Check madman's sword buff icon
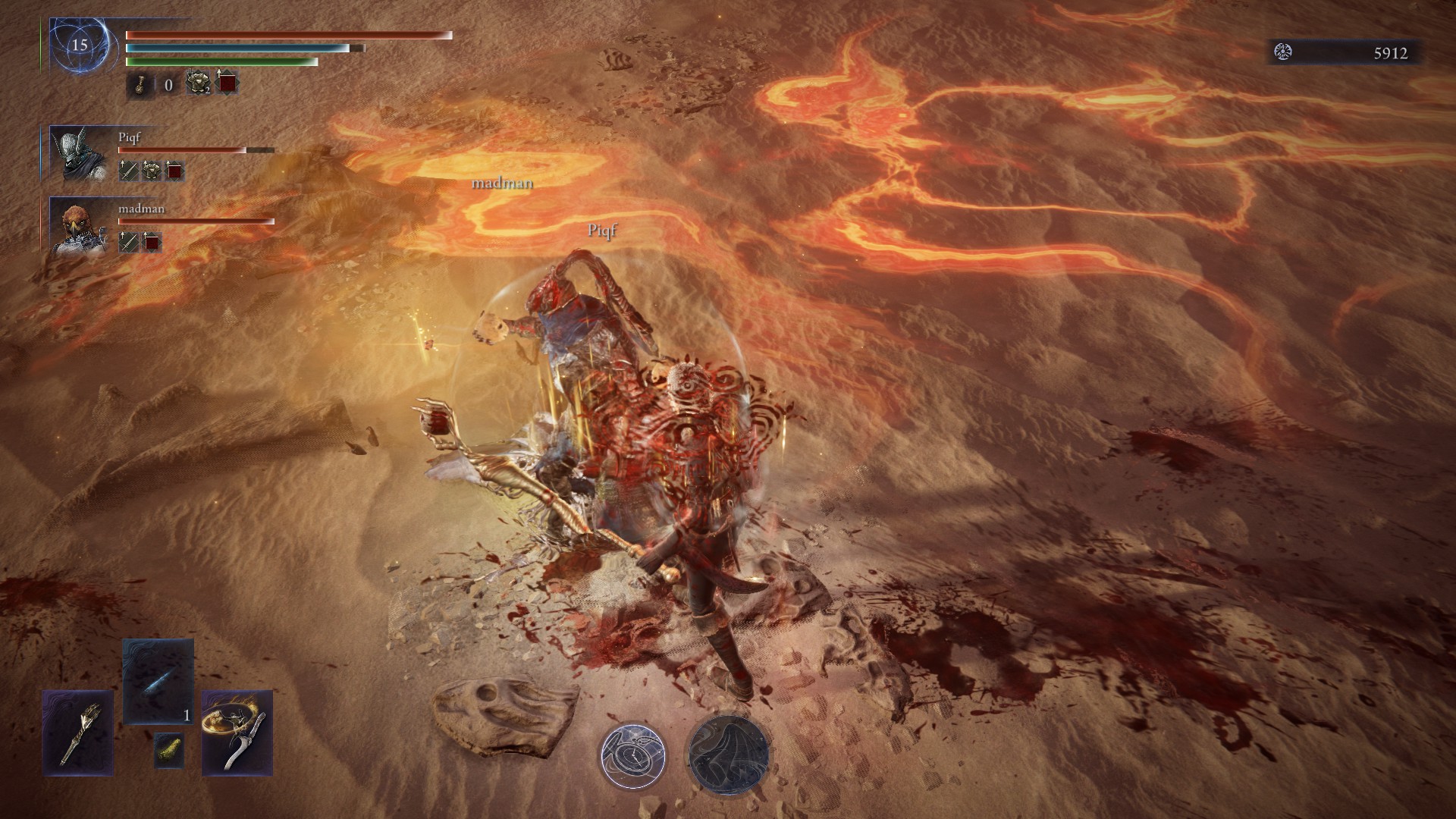The width and height of the screenshot is (1456, 819). tap(128, 242)
